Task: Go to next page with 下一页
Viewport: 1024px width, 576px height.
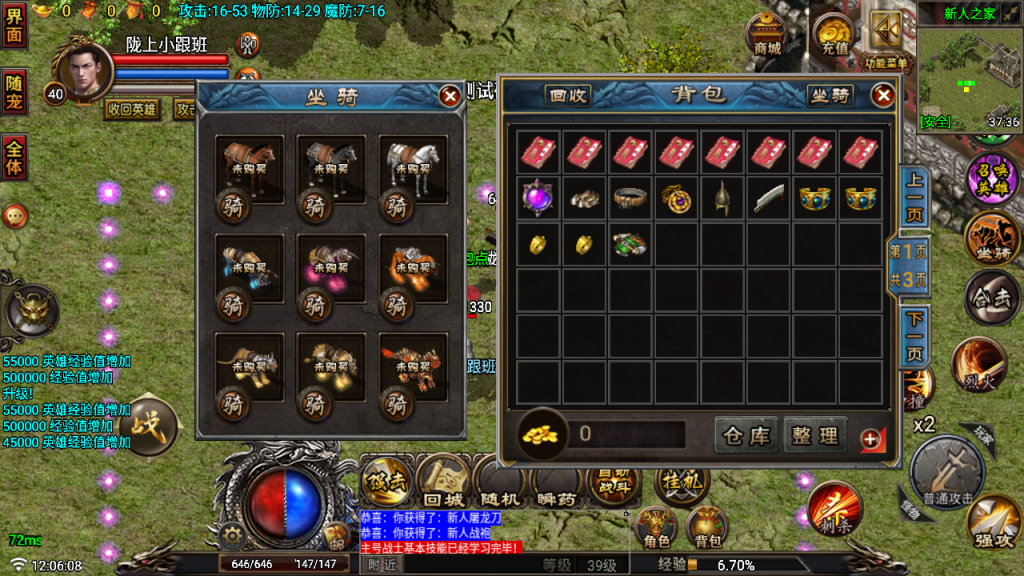Action: coord(914,337)
